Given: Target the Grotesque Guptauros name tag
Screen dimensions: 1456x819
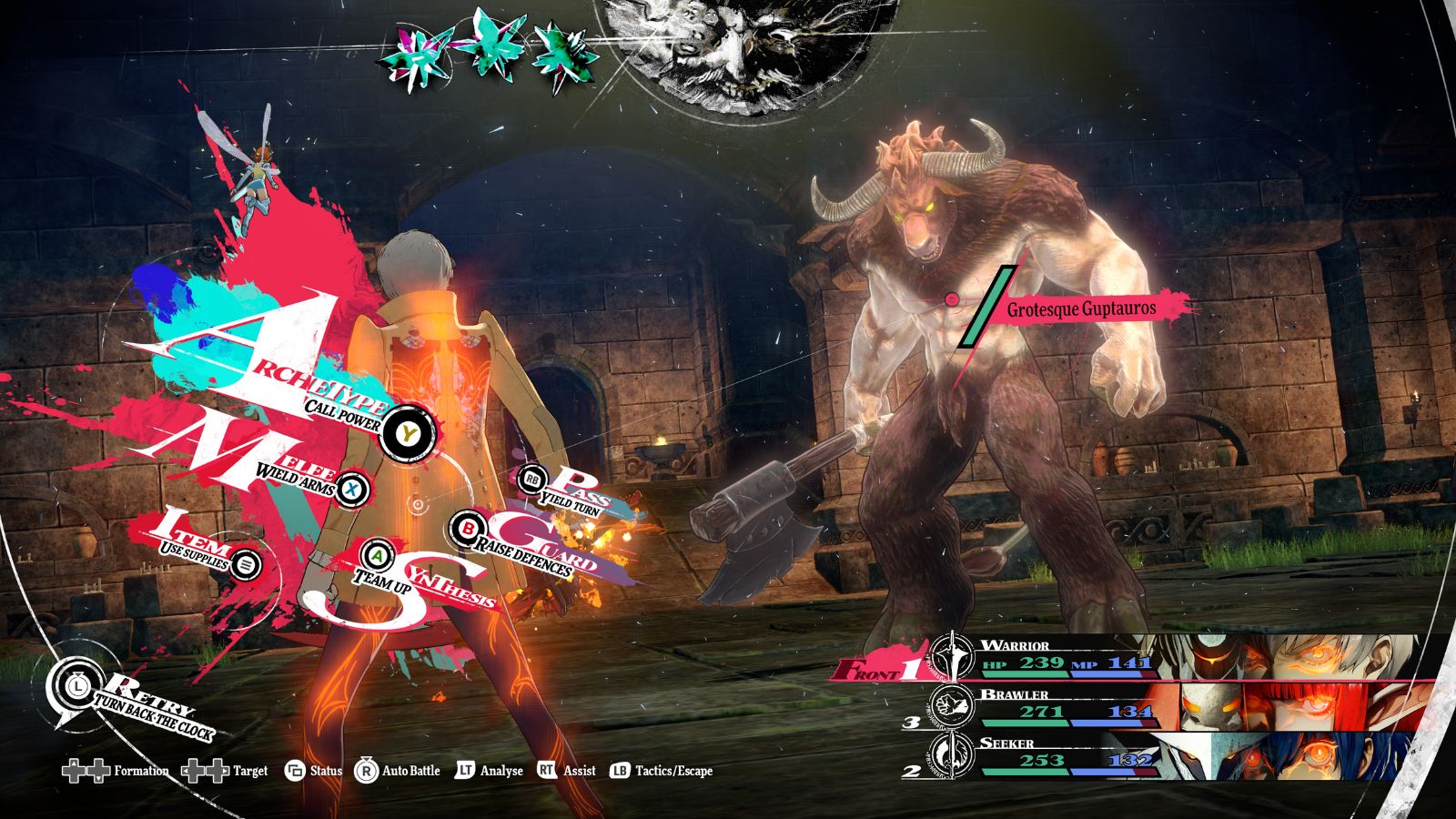Looking at the screenshot, I should point(1080,309).
